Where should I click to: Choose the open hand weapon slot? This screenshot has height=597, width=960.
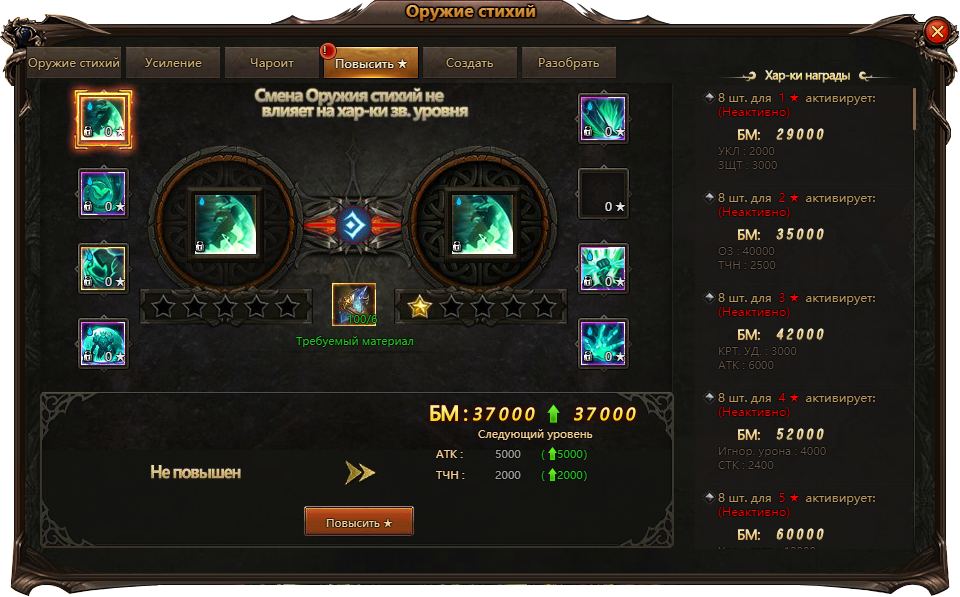click(x=603, y=344)
